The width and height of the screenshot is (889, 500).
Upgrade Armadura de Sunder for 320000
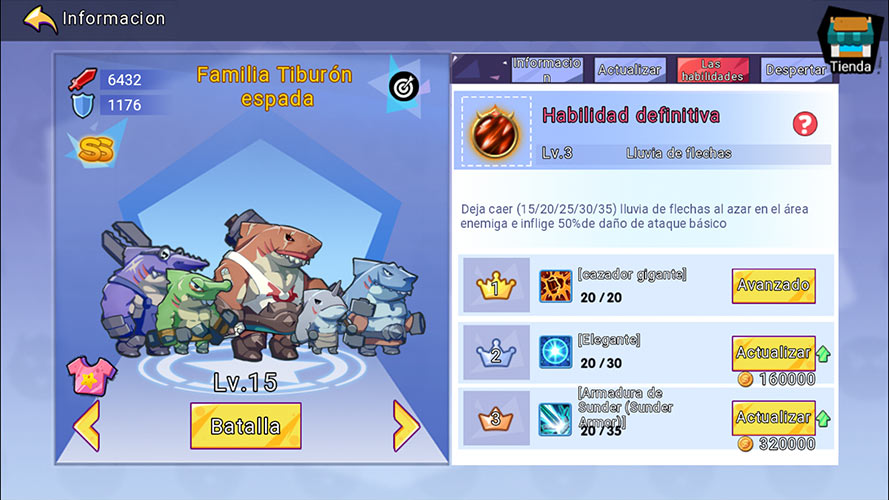point(773,418)
